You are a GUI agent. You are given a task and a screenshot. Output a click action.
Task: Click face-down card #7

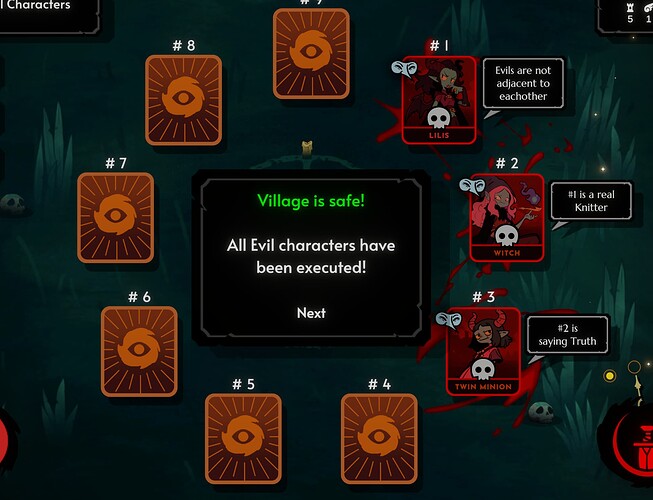coord(116,217)
